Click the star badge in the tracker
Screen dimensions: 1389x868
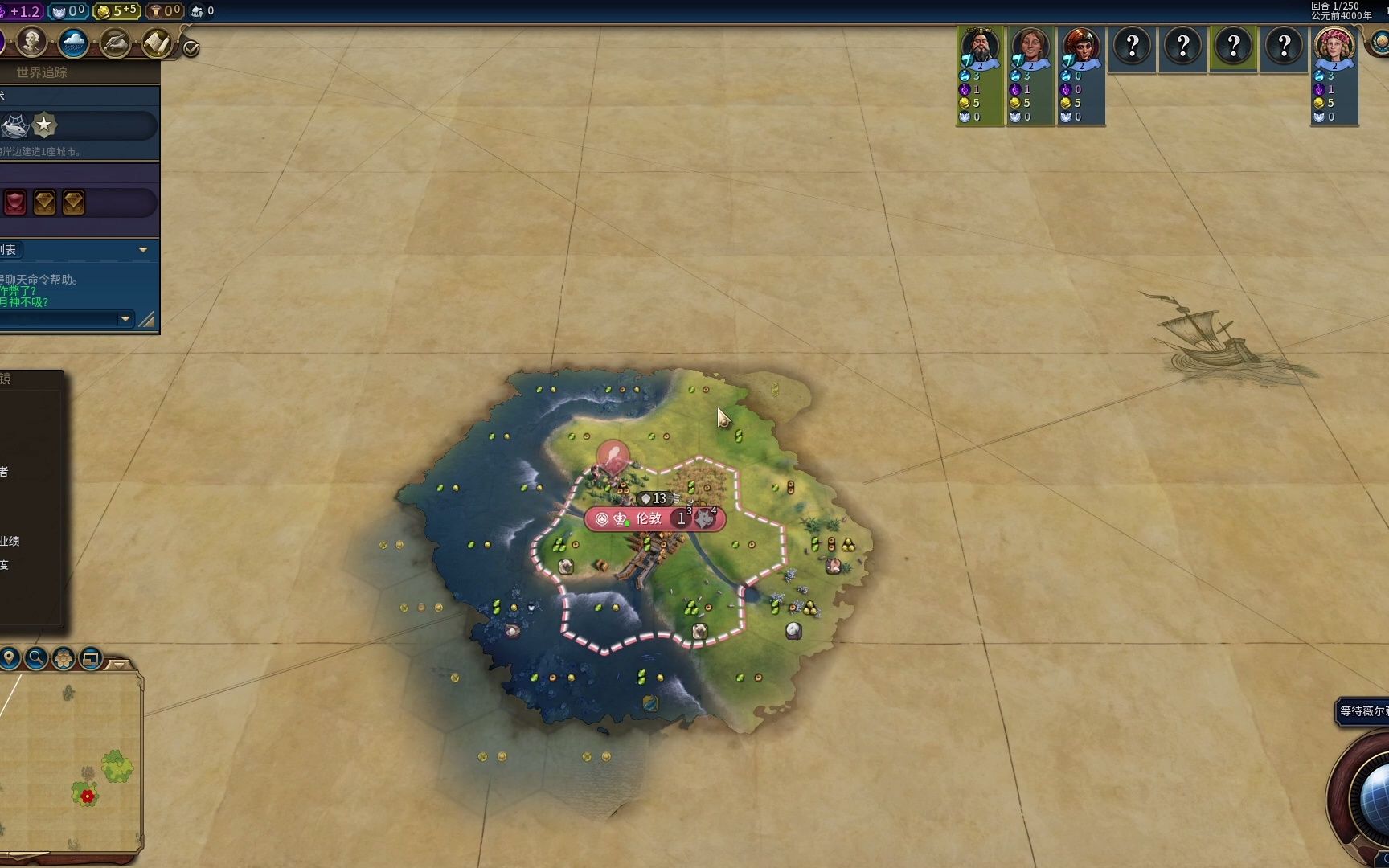[44, 125]
